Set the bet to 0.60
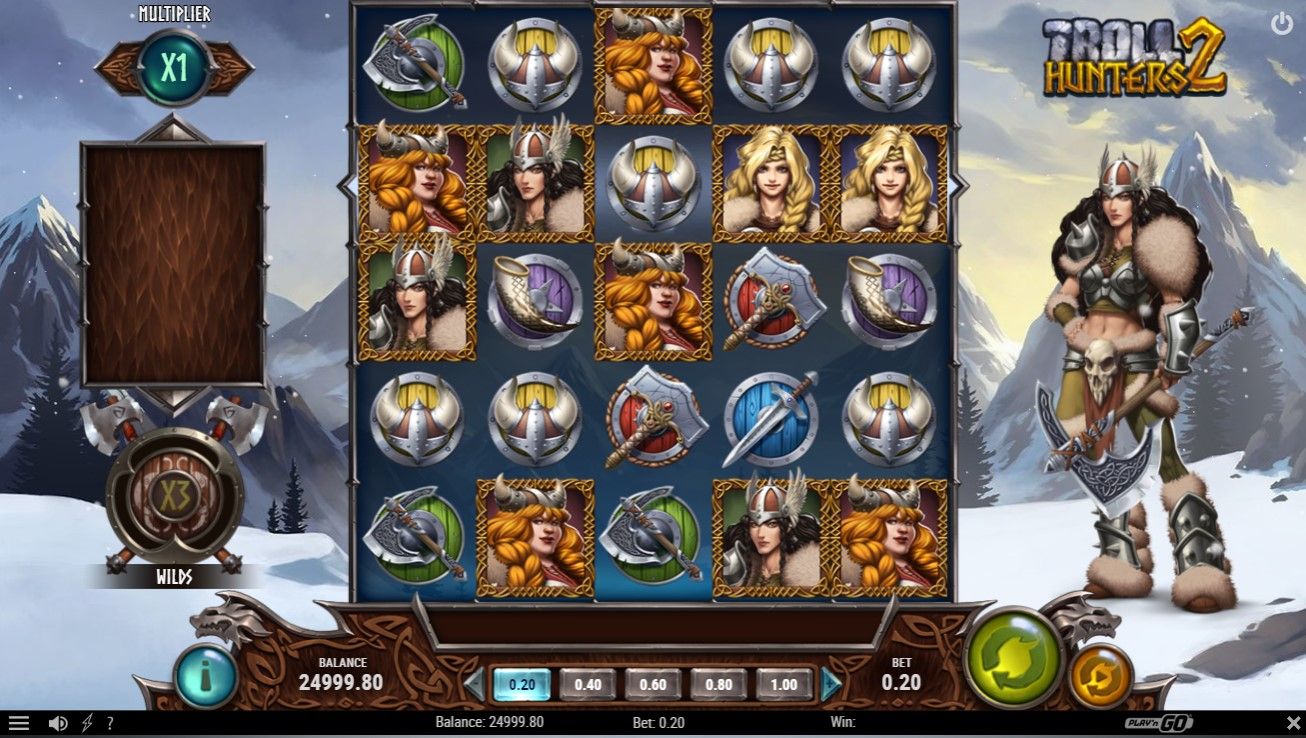Viewport: 1306px width, 738px height. pyautogui.click(x=652, y=684)
